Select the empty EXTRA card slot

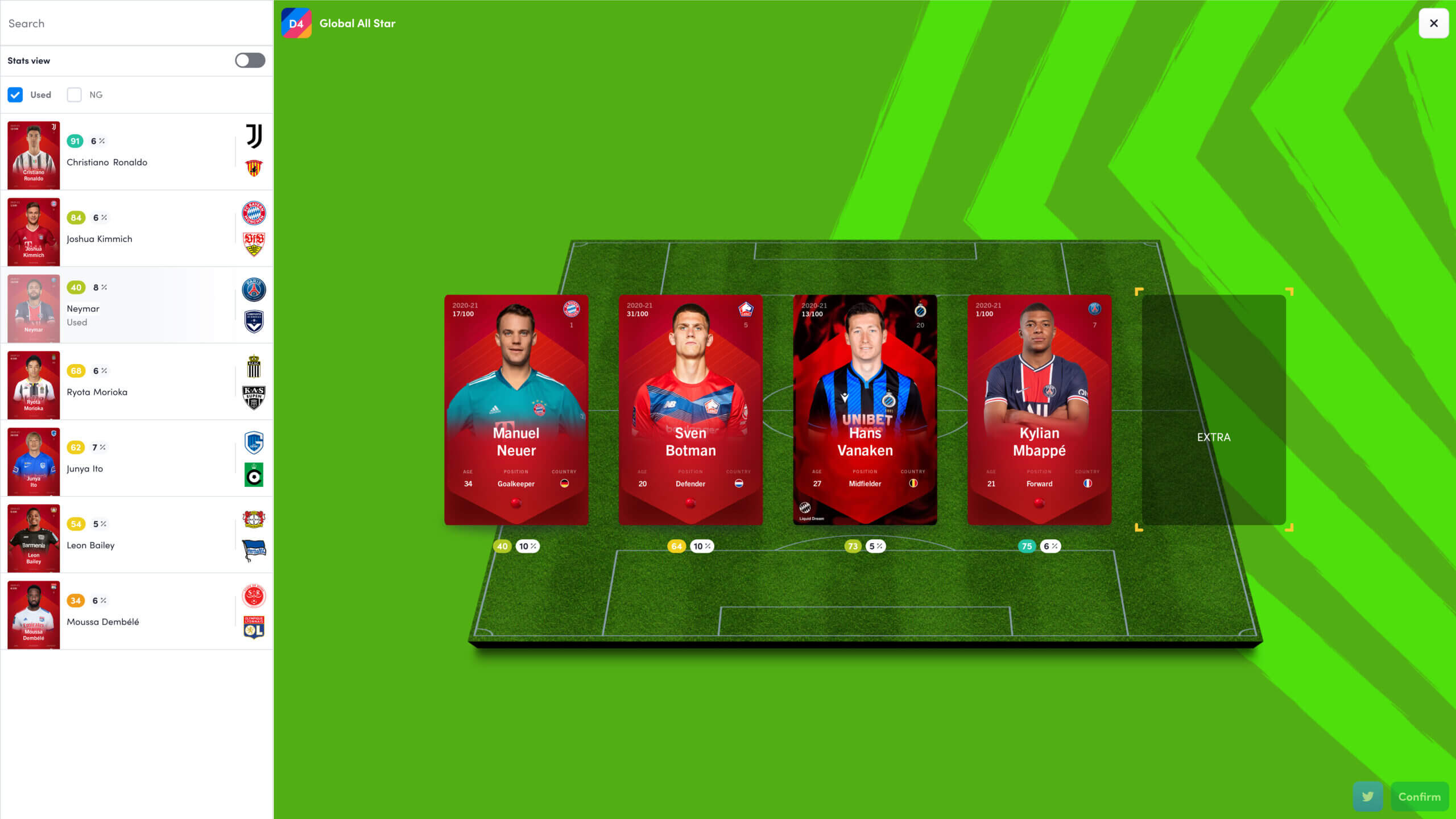[1213, 409]
